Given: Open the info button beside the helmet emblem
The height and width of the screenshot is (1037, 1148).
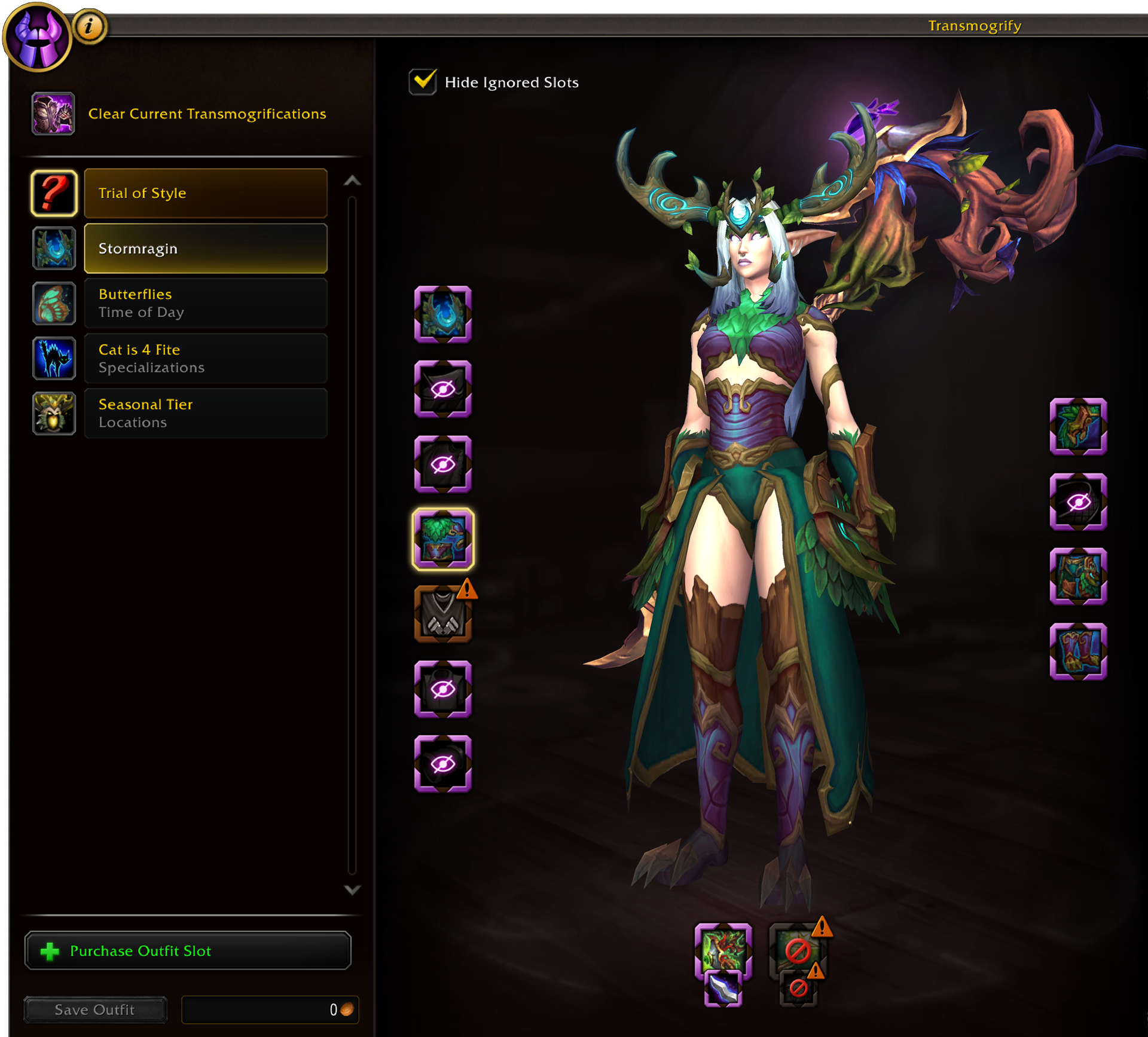Looking at the screenshot, I should tap(90, 26).
